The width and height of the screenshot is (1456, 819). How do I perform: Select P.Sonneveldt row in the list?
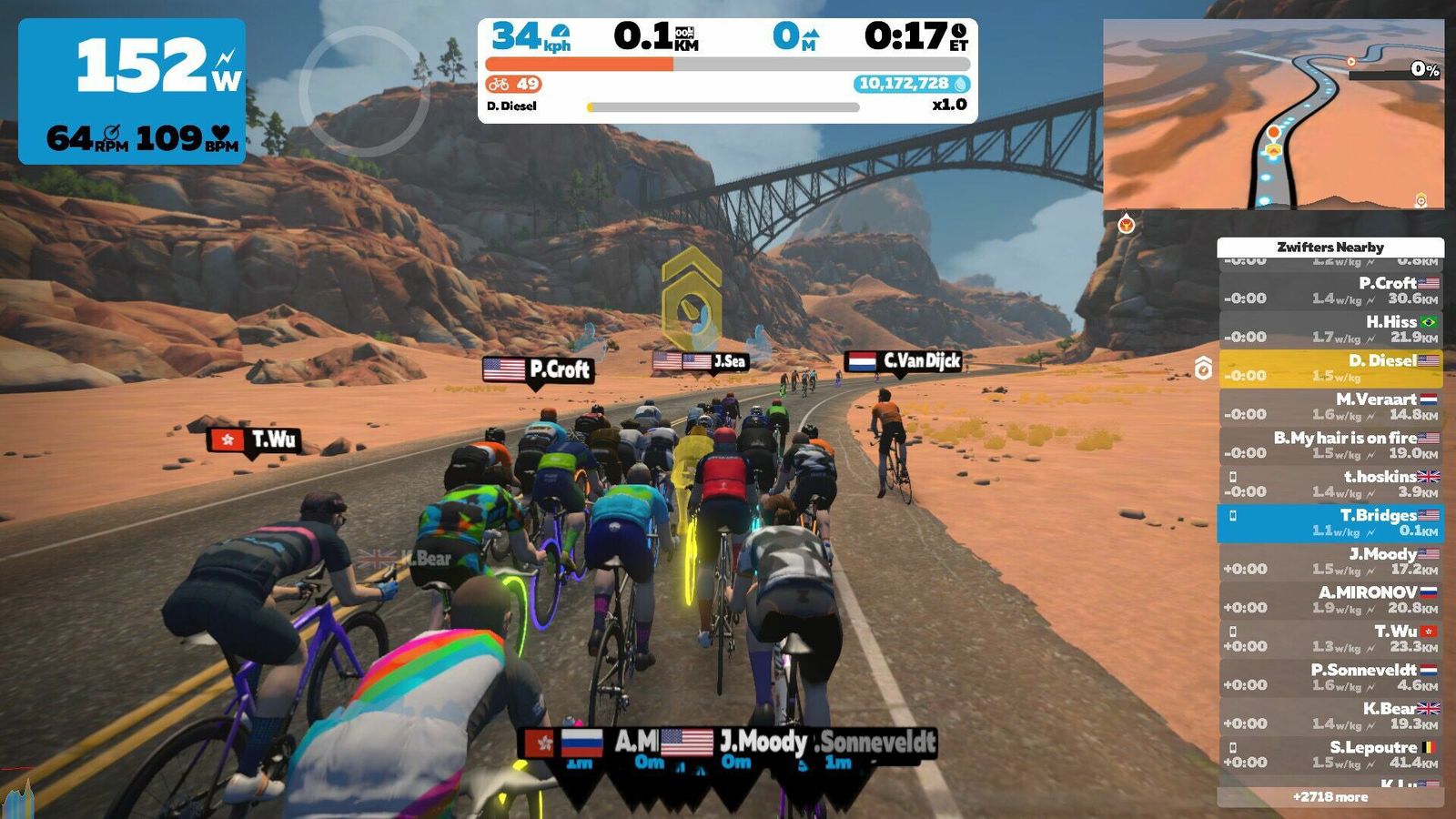(1330, 677)
